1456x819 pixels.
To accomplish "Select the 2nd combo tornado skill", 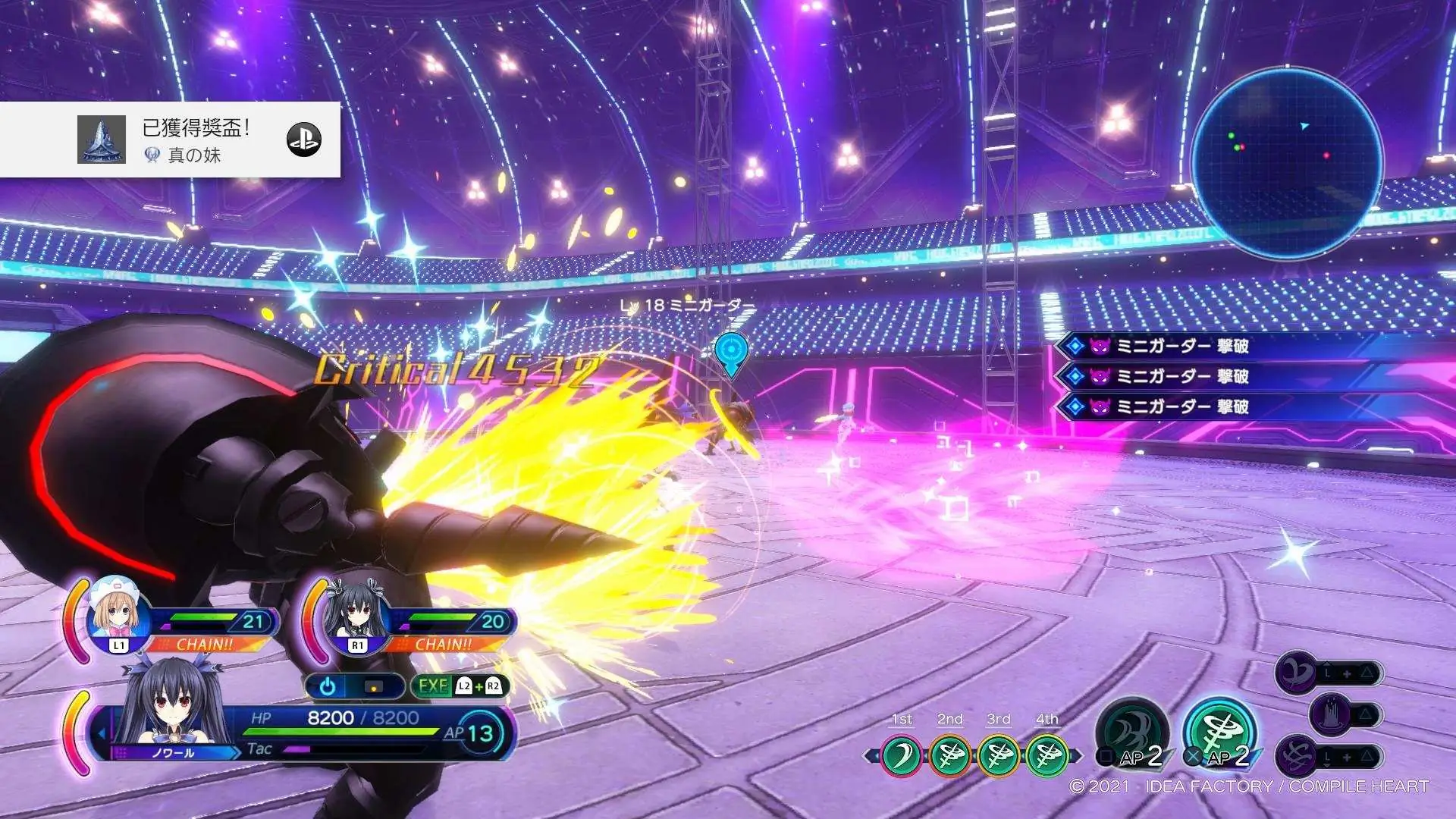I will (950, 755).
